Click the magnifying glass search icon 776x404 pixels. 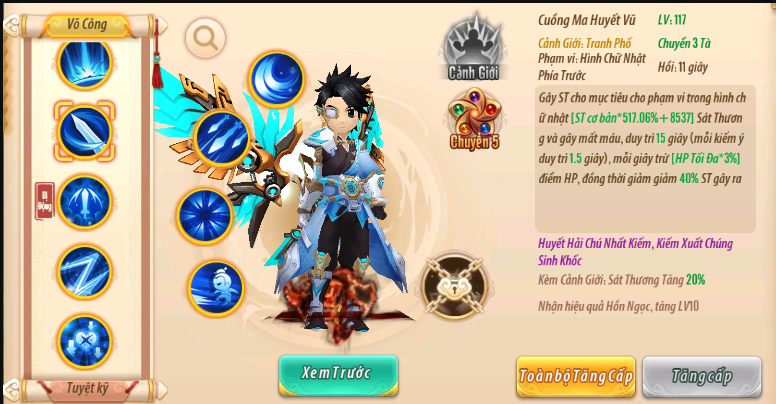tap(206, 38)
